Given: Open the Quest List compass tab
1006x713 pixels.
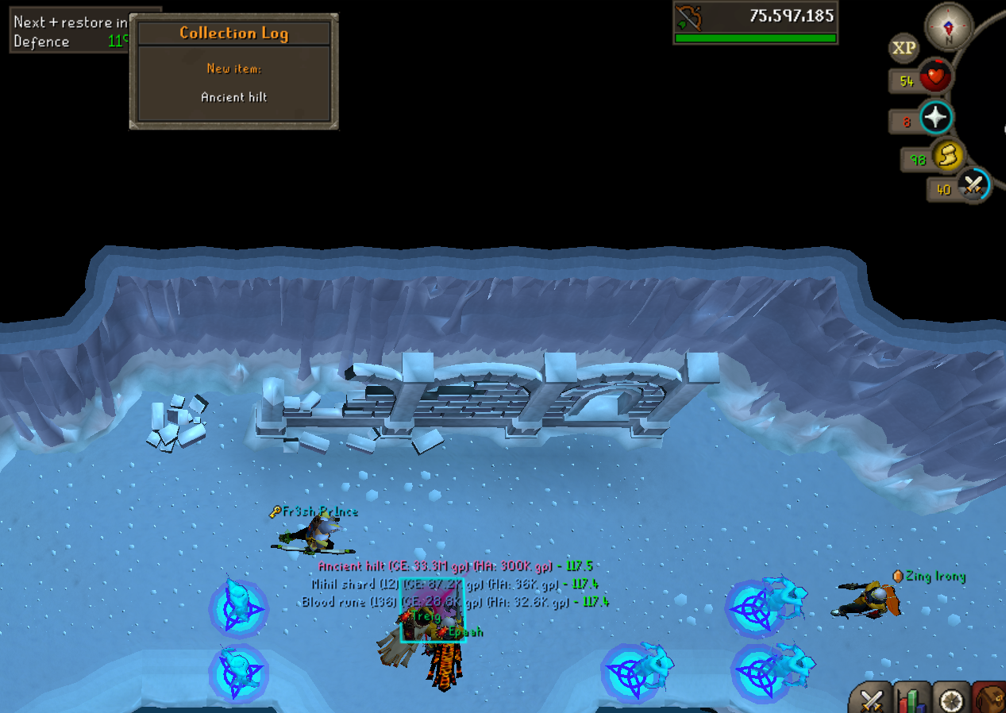Looking at the screenshot, I should click(951, 699).
